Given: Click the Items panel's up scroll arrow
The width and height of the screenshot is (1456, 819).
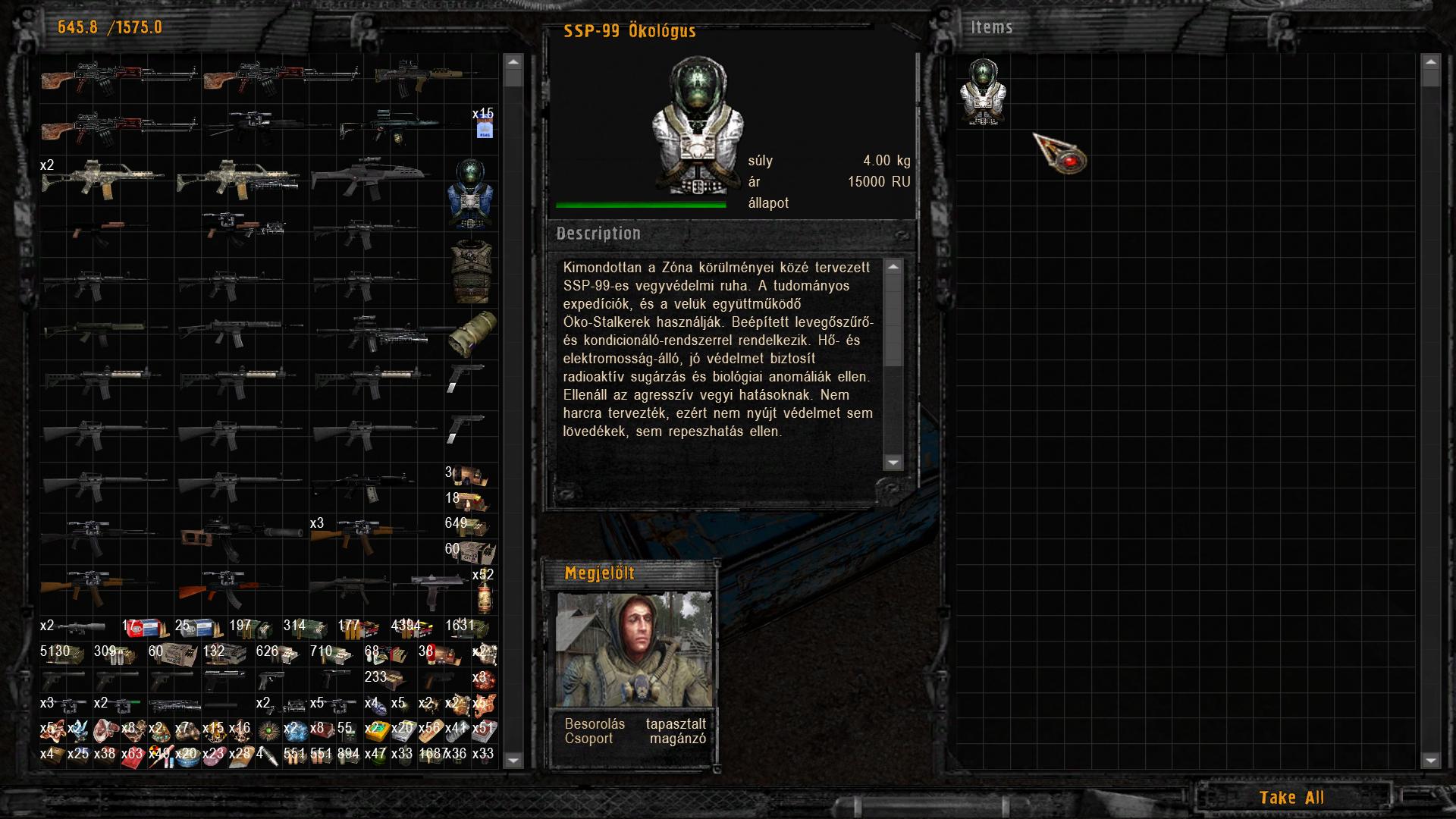Looking at the screenshot, I should (x=1430, y=62).
